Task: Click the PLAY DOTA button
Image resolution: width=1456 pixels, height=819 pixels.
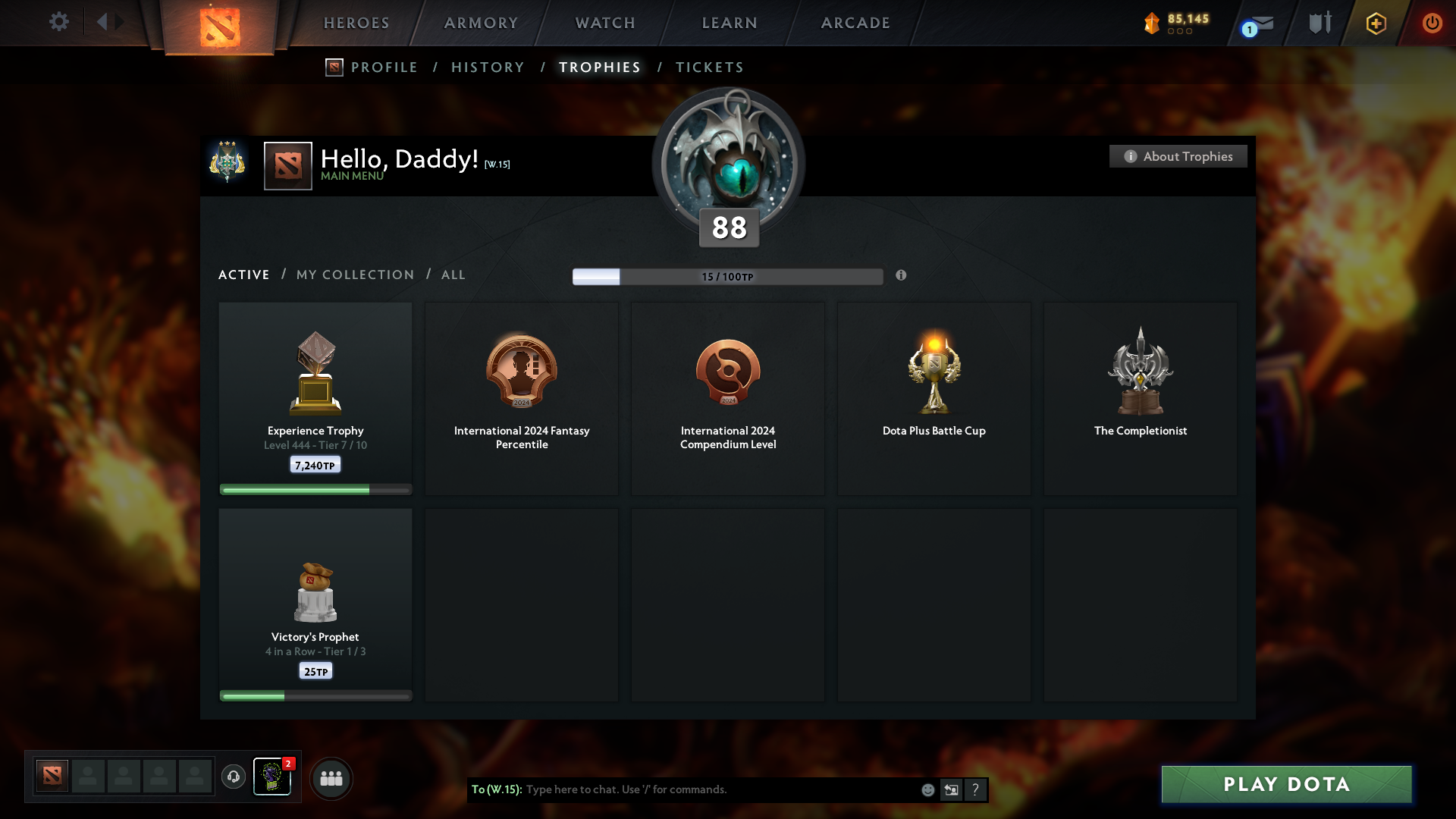Action: pyautogui.click(x=1286, y=785)
